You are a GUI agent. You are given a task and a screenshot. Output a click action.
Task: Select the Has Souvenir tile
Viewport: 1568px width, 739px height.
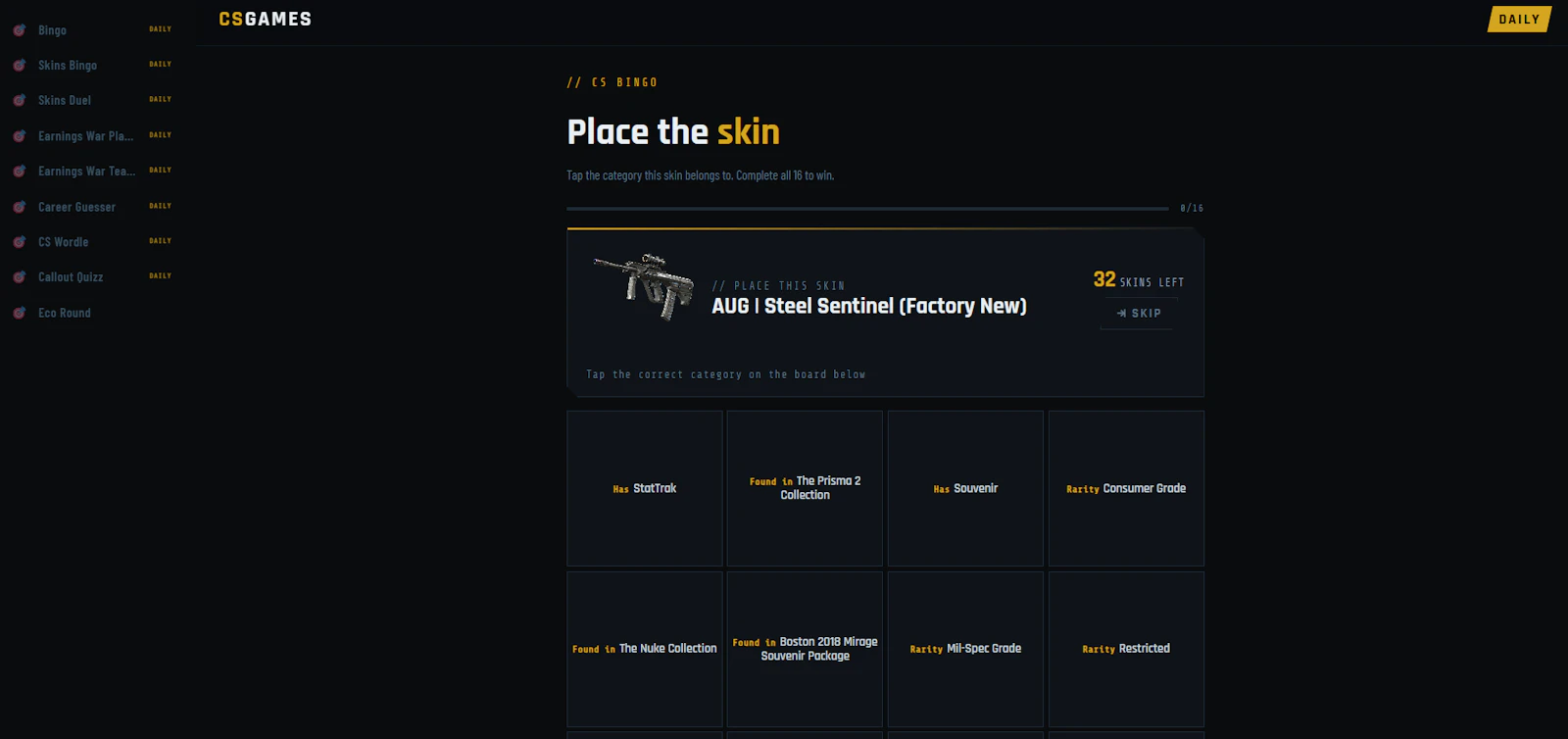pos(964,488)
